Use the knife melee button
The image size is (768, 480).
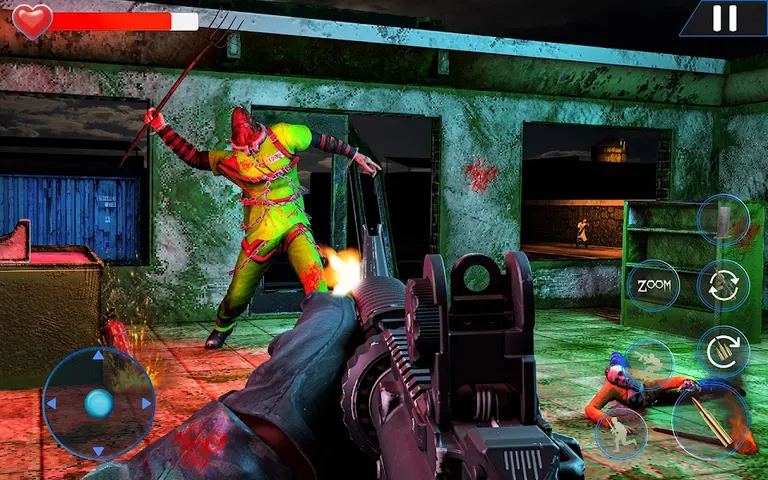pos(722,221)
